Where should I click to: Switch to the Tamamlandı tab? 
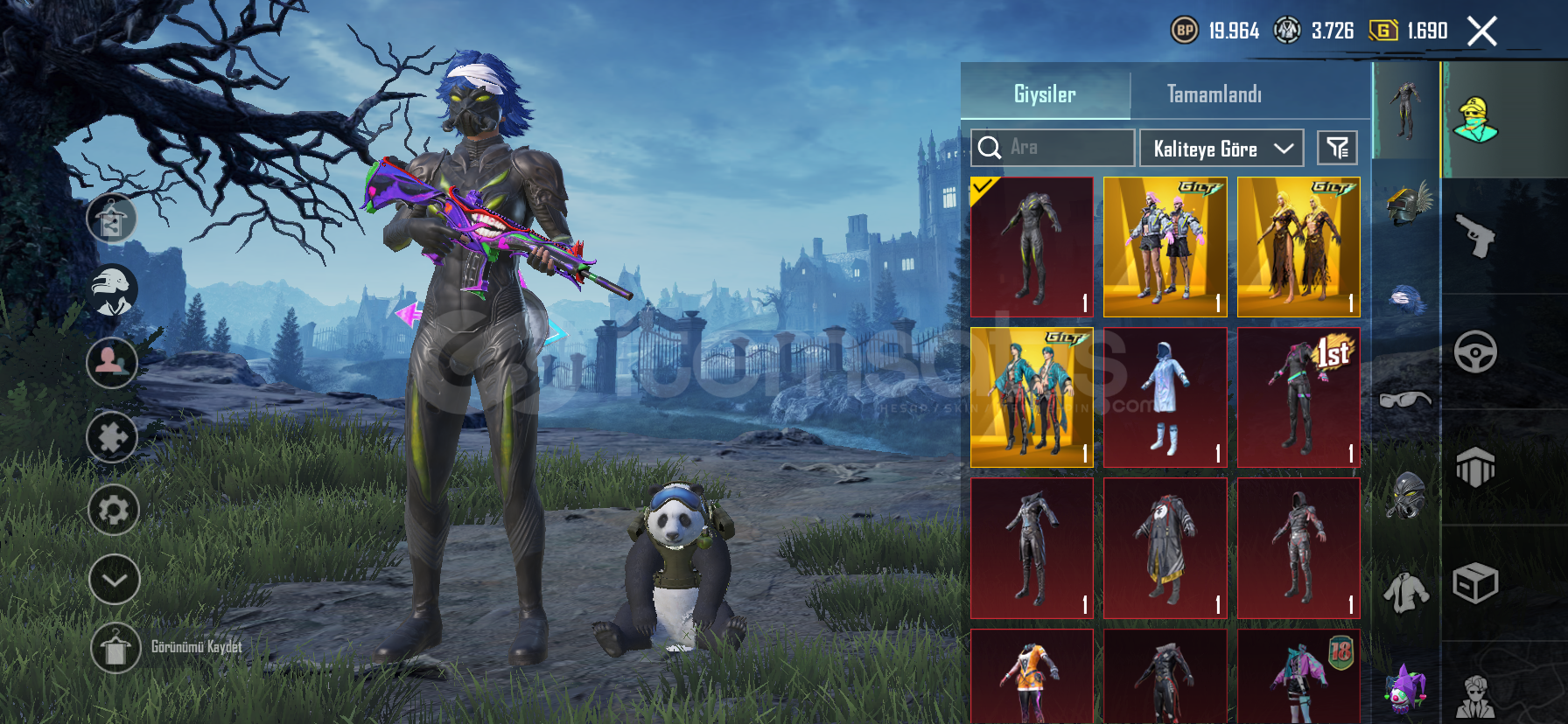point(1214,94)
